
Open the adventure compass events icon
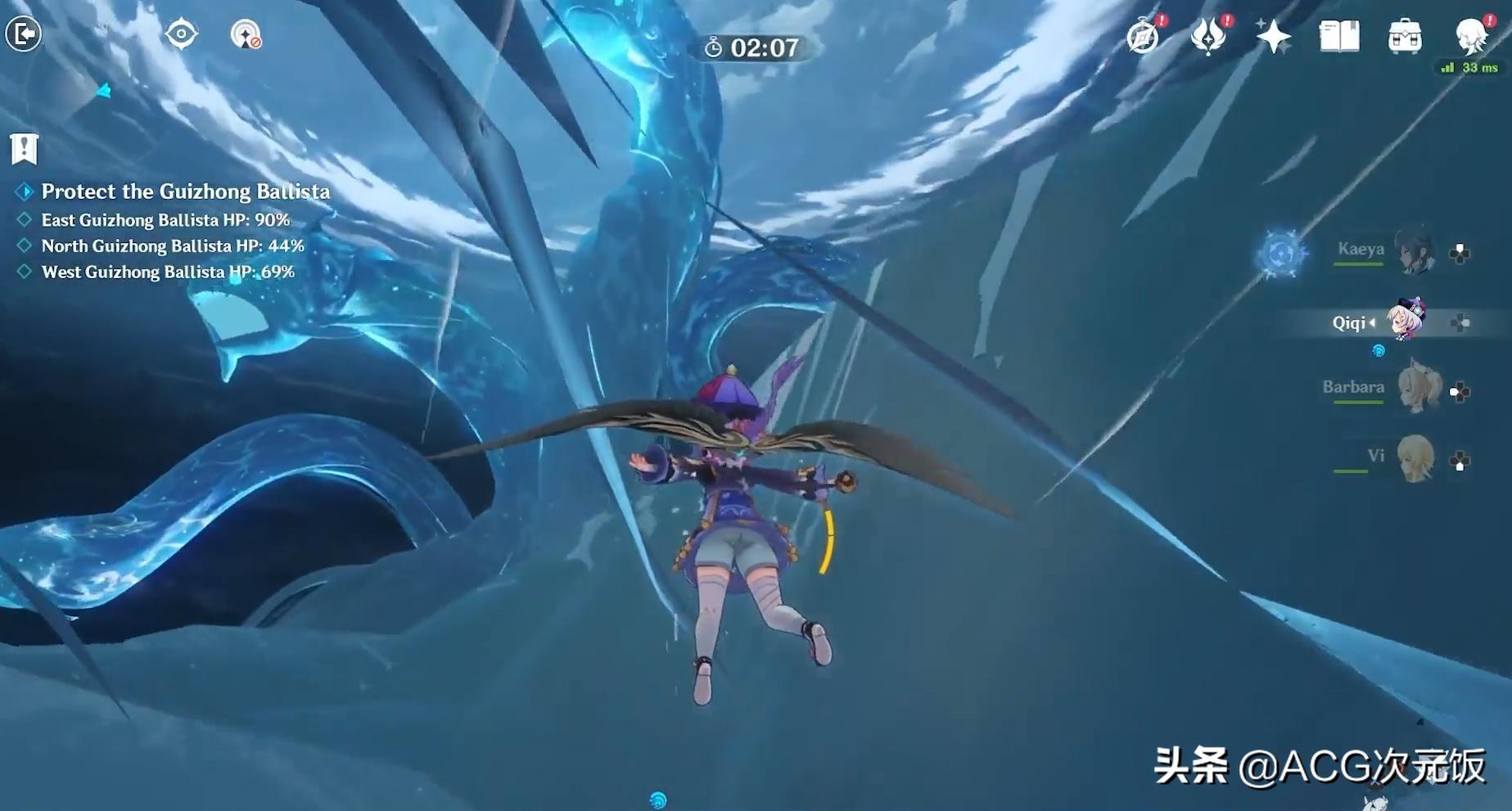pyautogui.click(x=1144, y=36)
